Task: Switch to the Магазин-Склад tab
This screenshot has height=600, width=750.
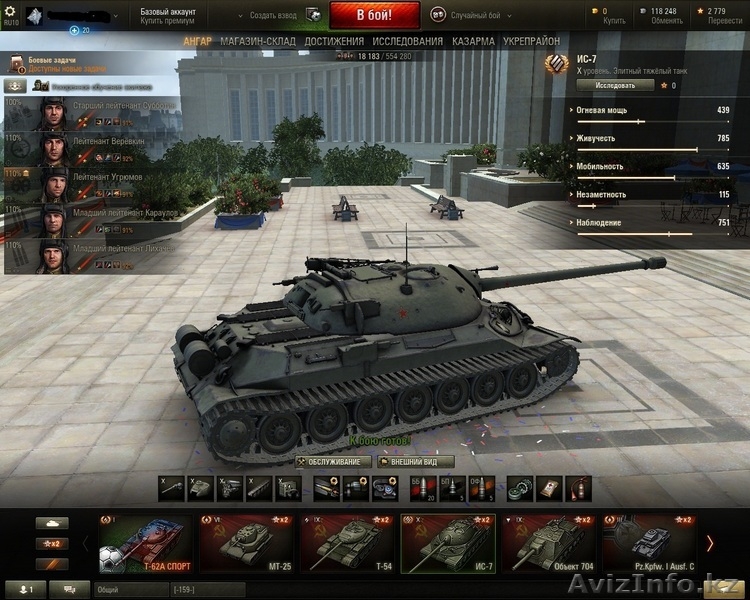Action: (258, 41)
